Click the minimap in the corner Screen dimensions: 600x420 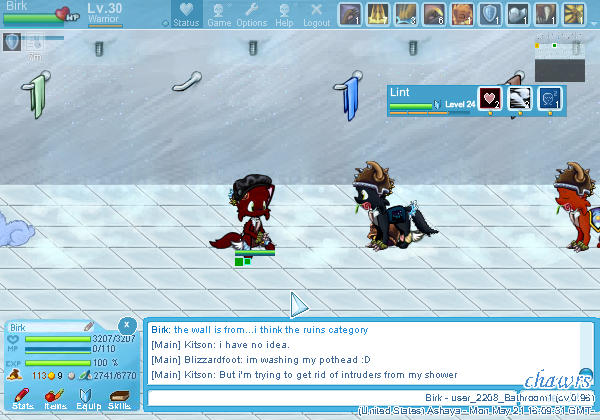(x=559, y=60)
